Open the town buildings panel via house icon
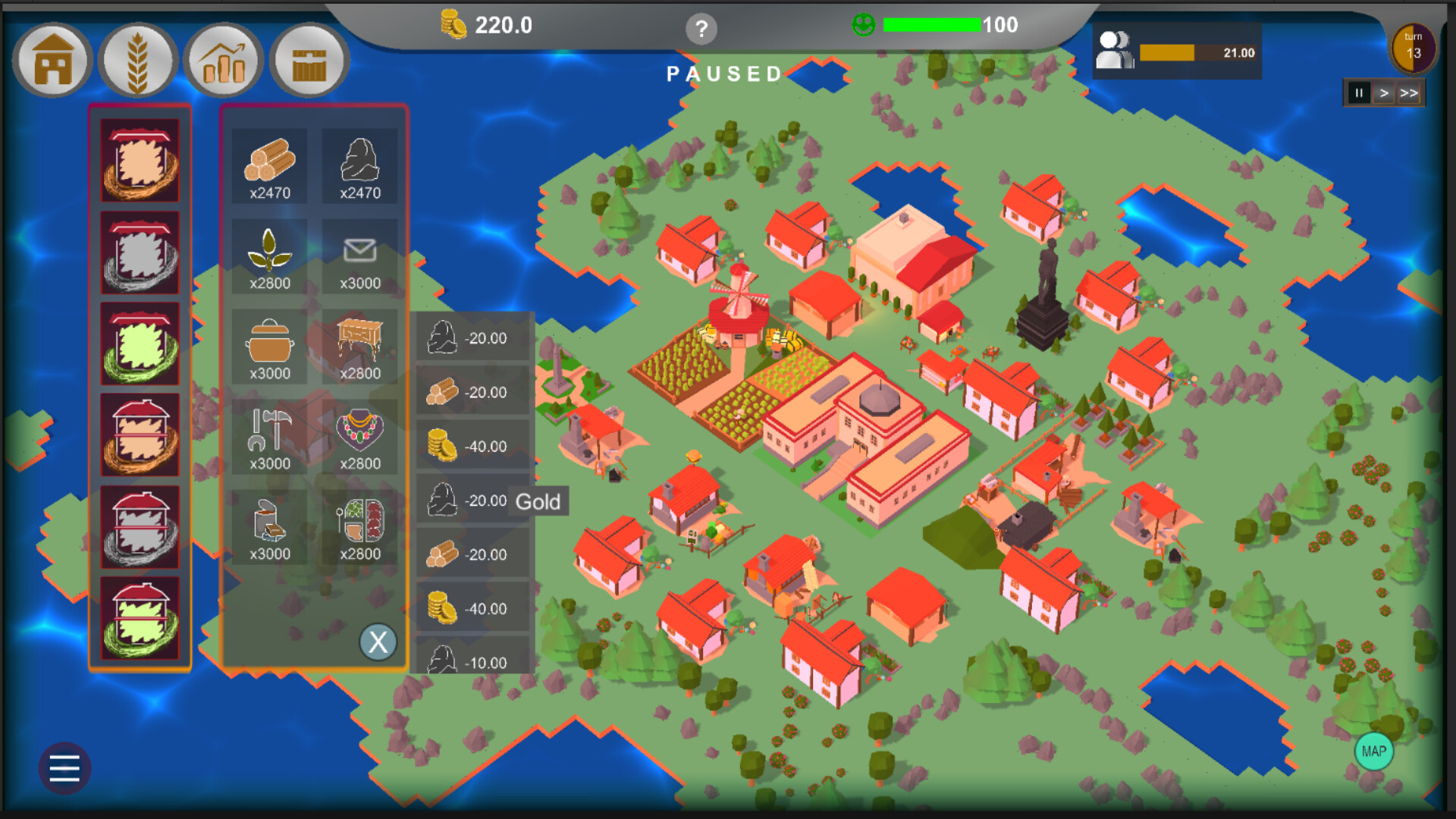Image resolution: width=1456 pixels, height=819 pixels. coord(52,60)
